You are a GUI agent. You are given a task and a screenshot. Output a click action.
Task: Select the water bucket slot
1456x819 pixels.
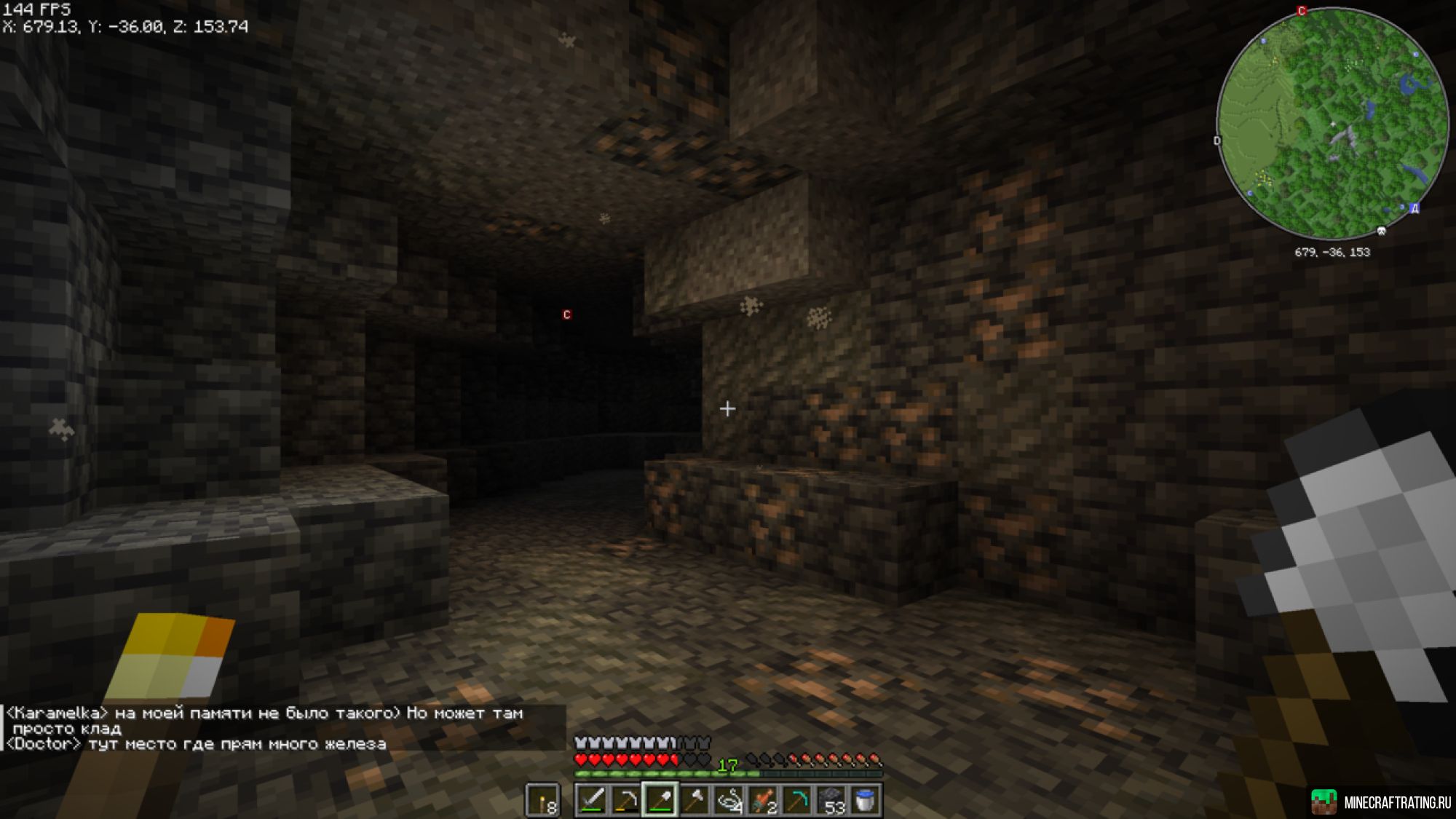coord(865,800)
